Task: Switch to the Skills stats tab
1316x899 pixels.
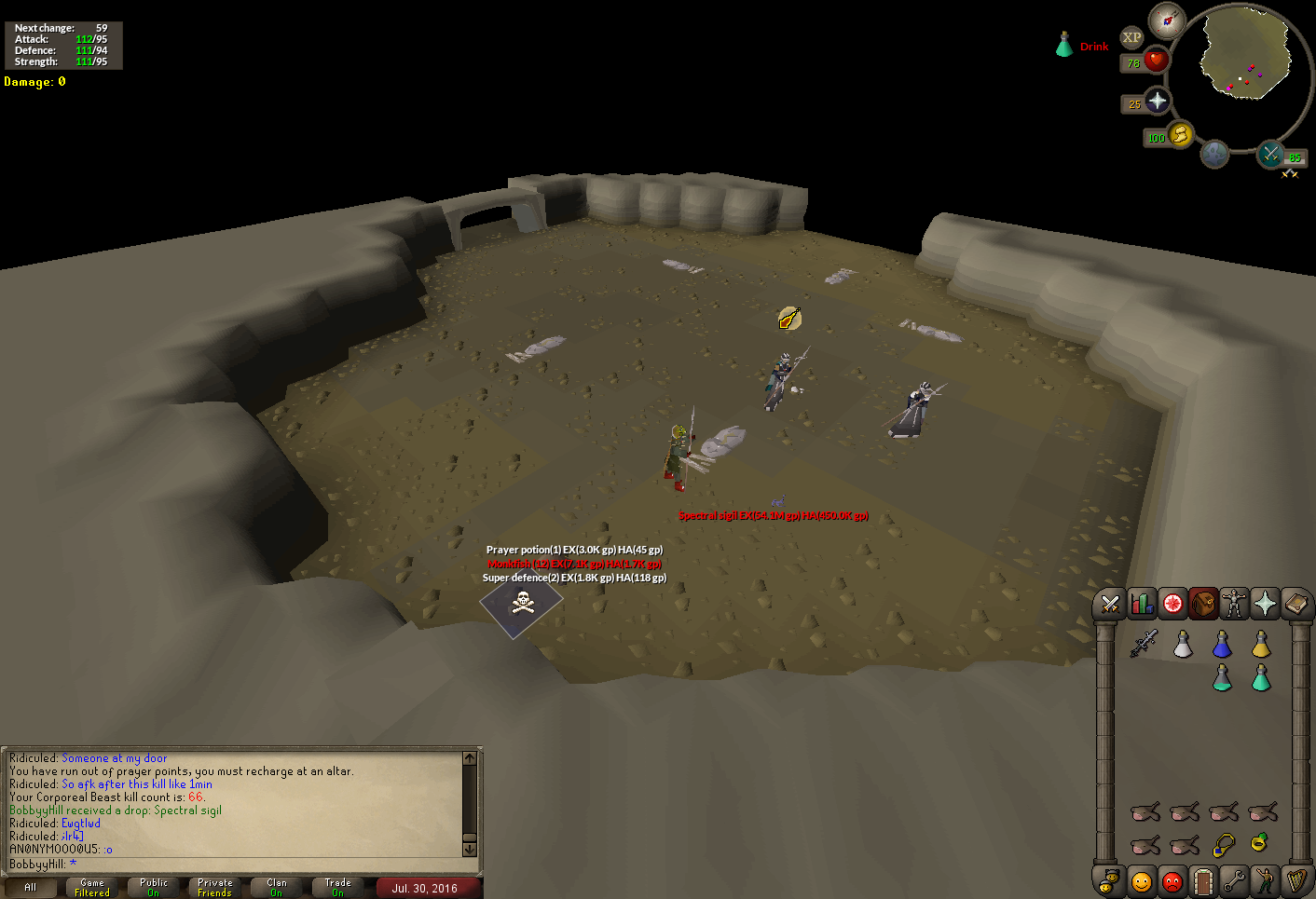Action: click(1142, 605)
